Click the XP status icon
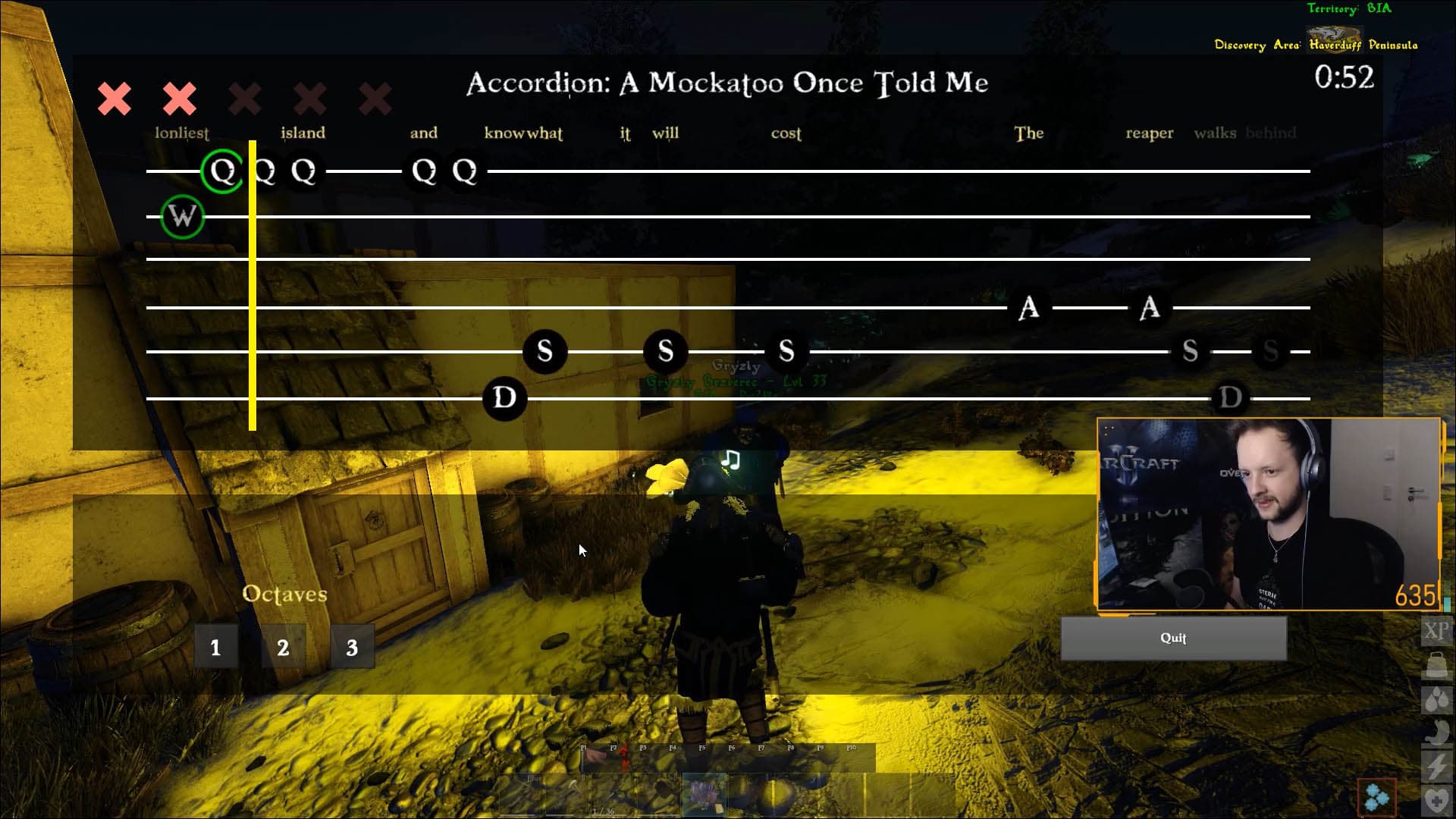This screenshot has height=819, width=1456. [x=1436, y=630]
